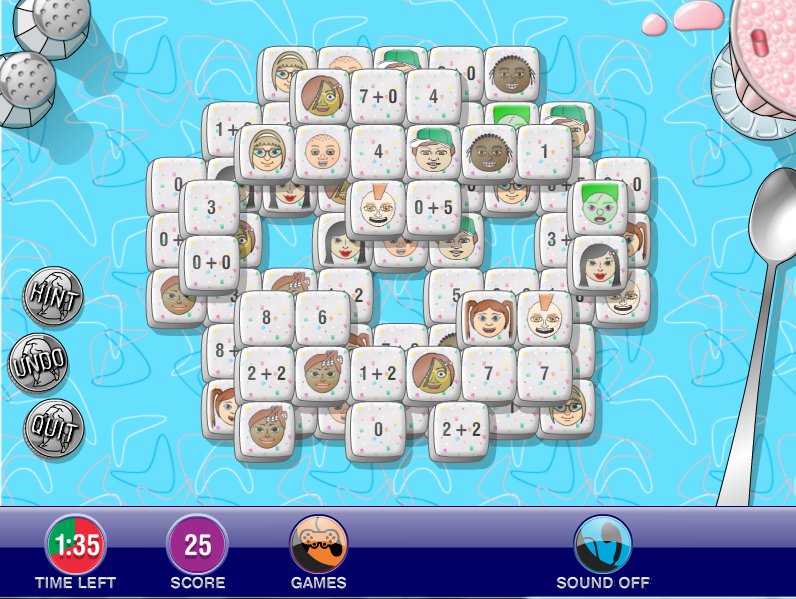The height and width of the screenshot is (599, 796).
Task: Select the green cap man tile
Action: [x=434, y=153]
